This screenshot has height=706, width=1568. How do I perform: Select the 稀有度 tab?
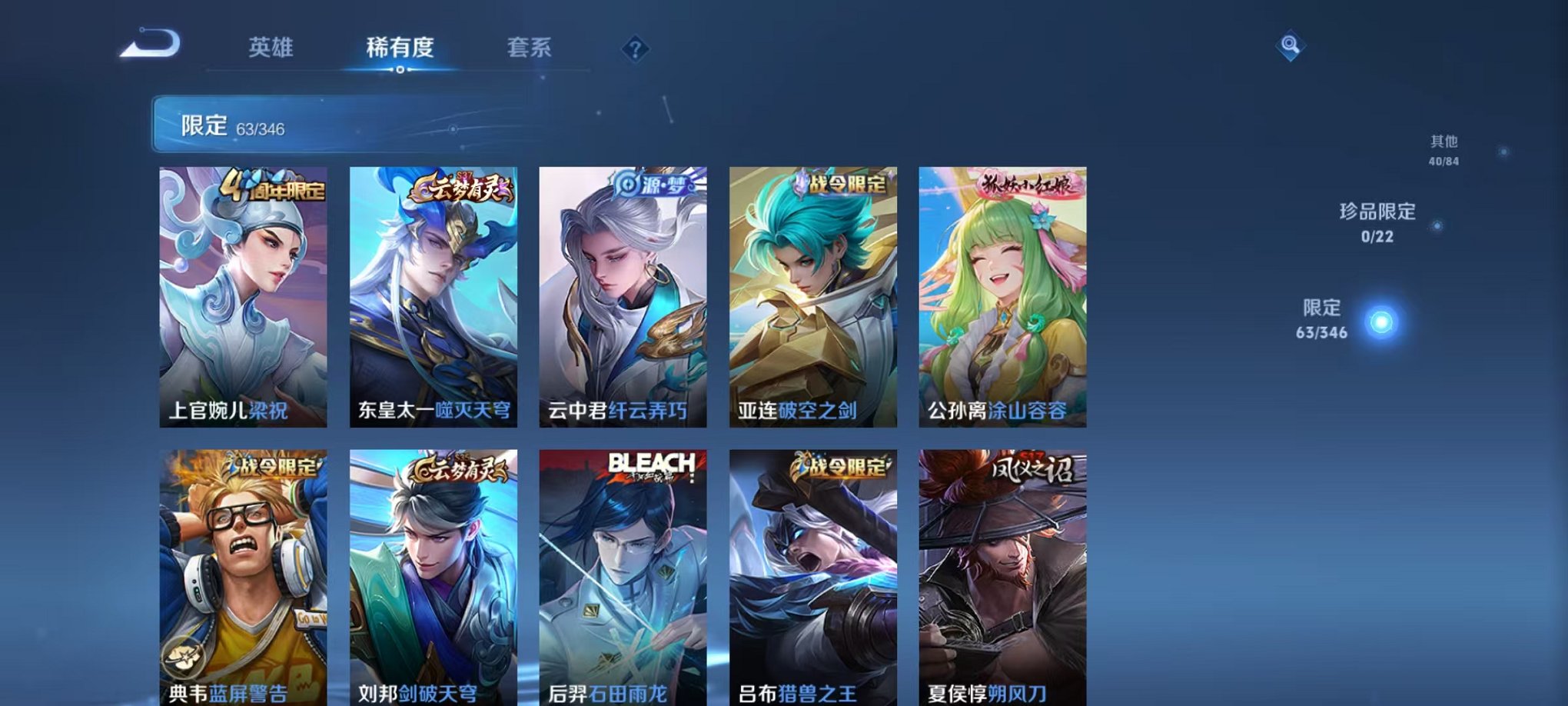click(x=402, y=48)
